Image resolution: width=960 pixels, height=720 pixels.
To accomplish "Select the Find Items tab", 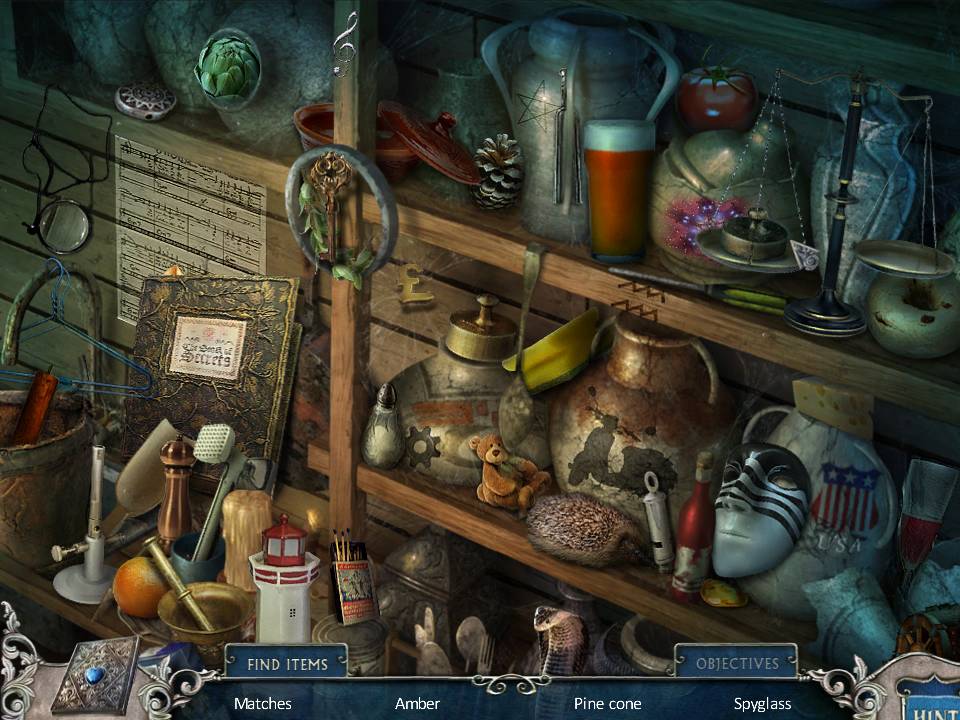I will [x=285, y=661].
